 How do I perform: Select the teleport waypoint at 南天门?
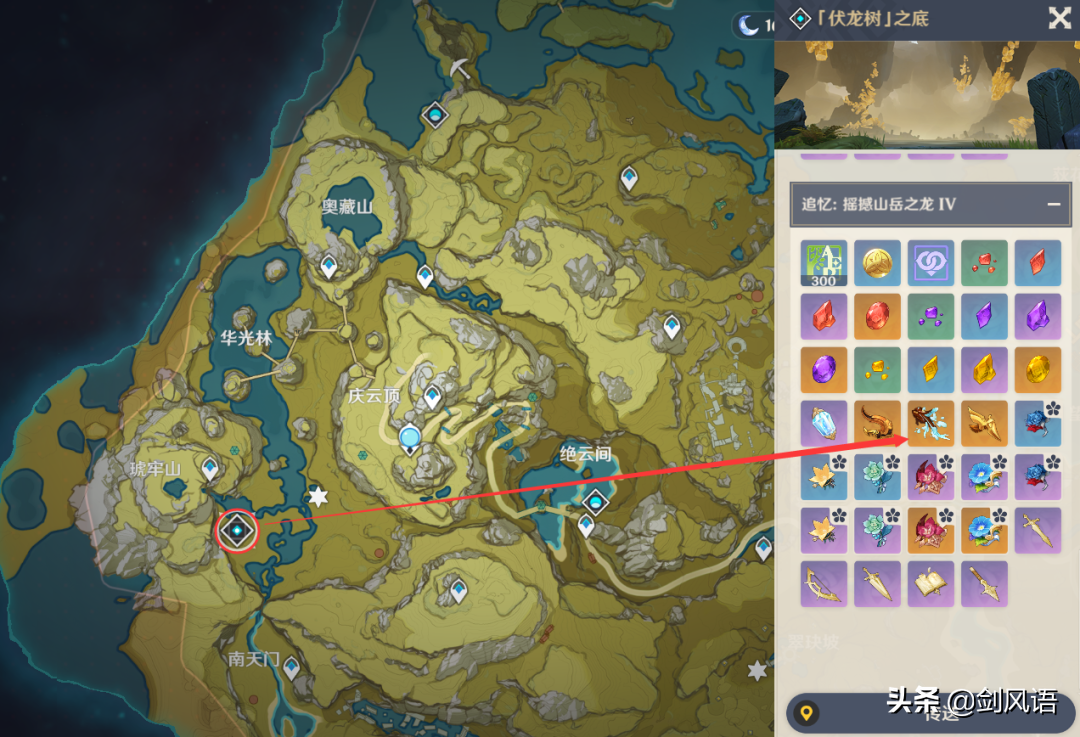tap(291, 667)
